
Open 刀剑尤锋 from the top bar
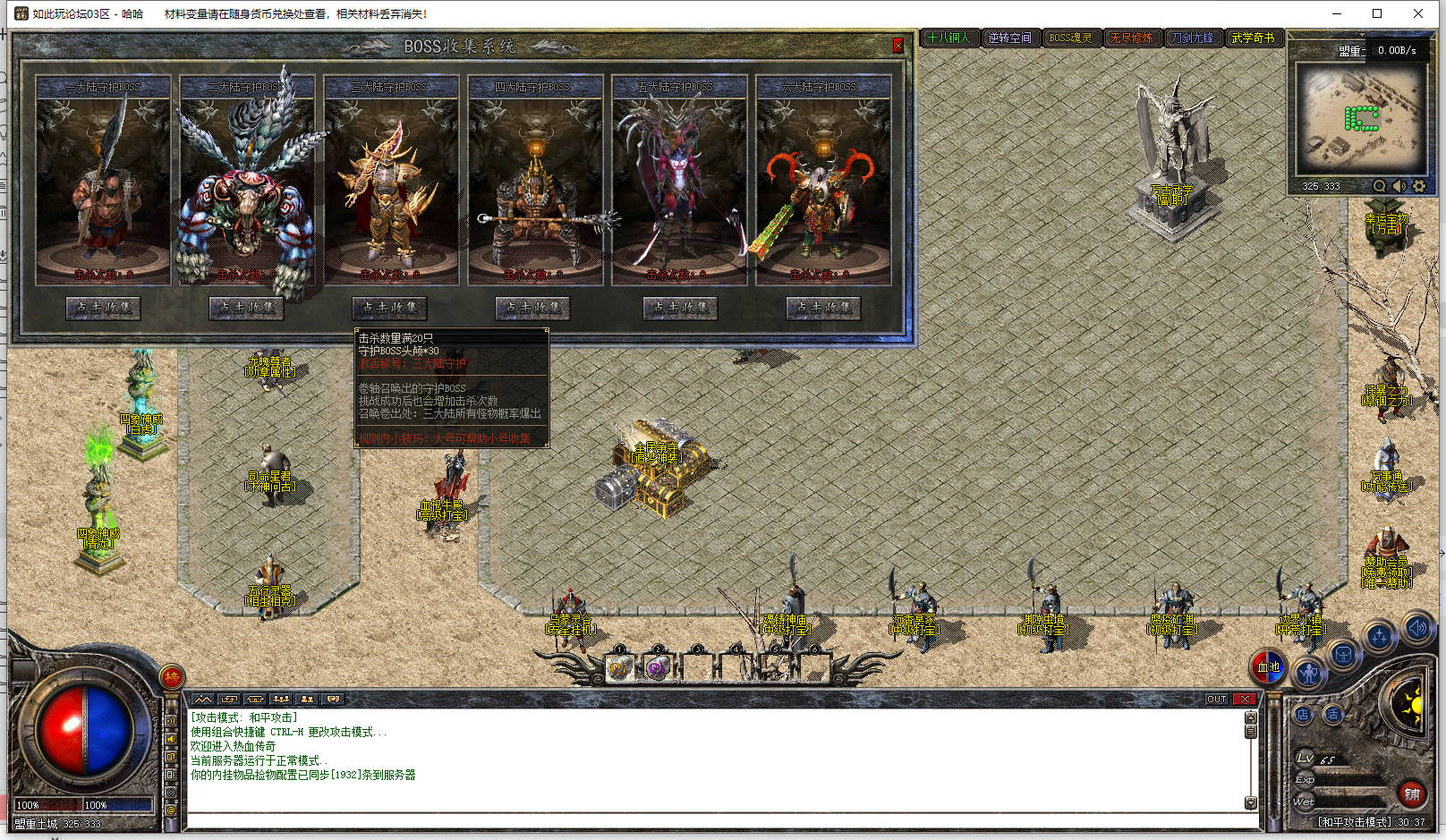(x=1193, y=38)
